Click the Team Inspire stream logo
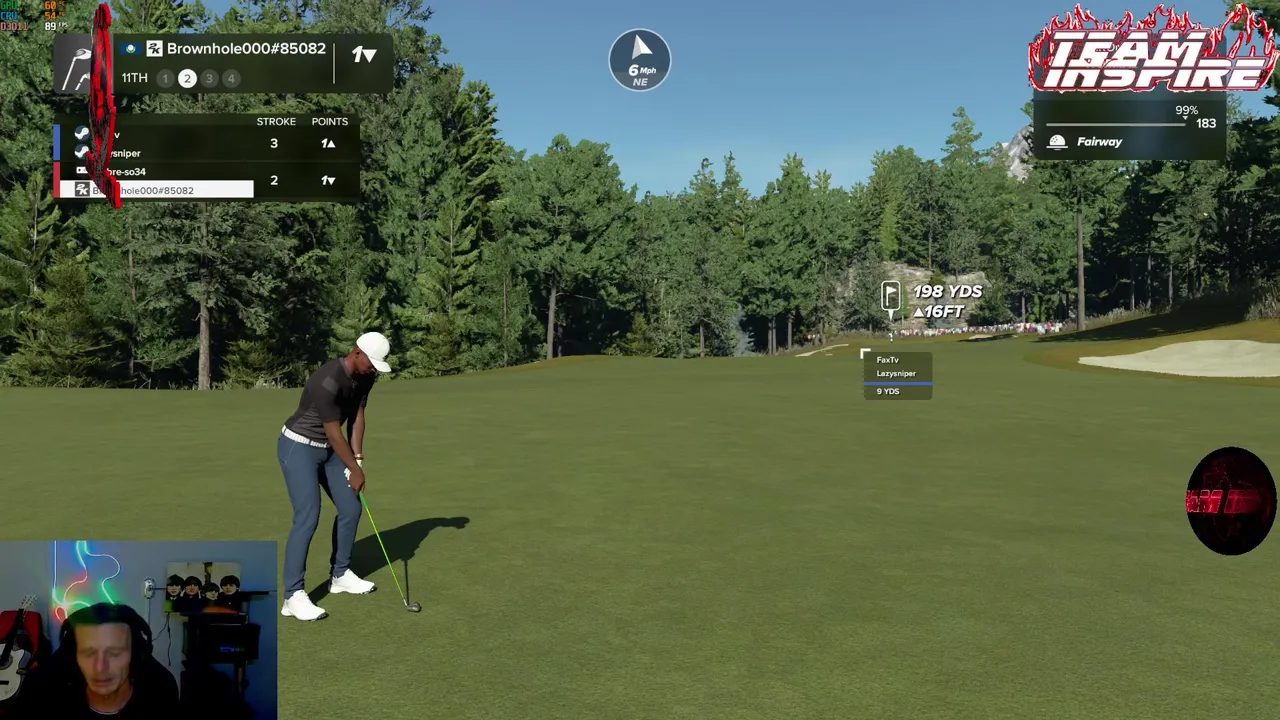 pyautogui.click(x=1152, y=50)
